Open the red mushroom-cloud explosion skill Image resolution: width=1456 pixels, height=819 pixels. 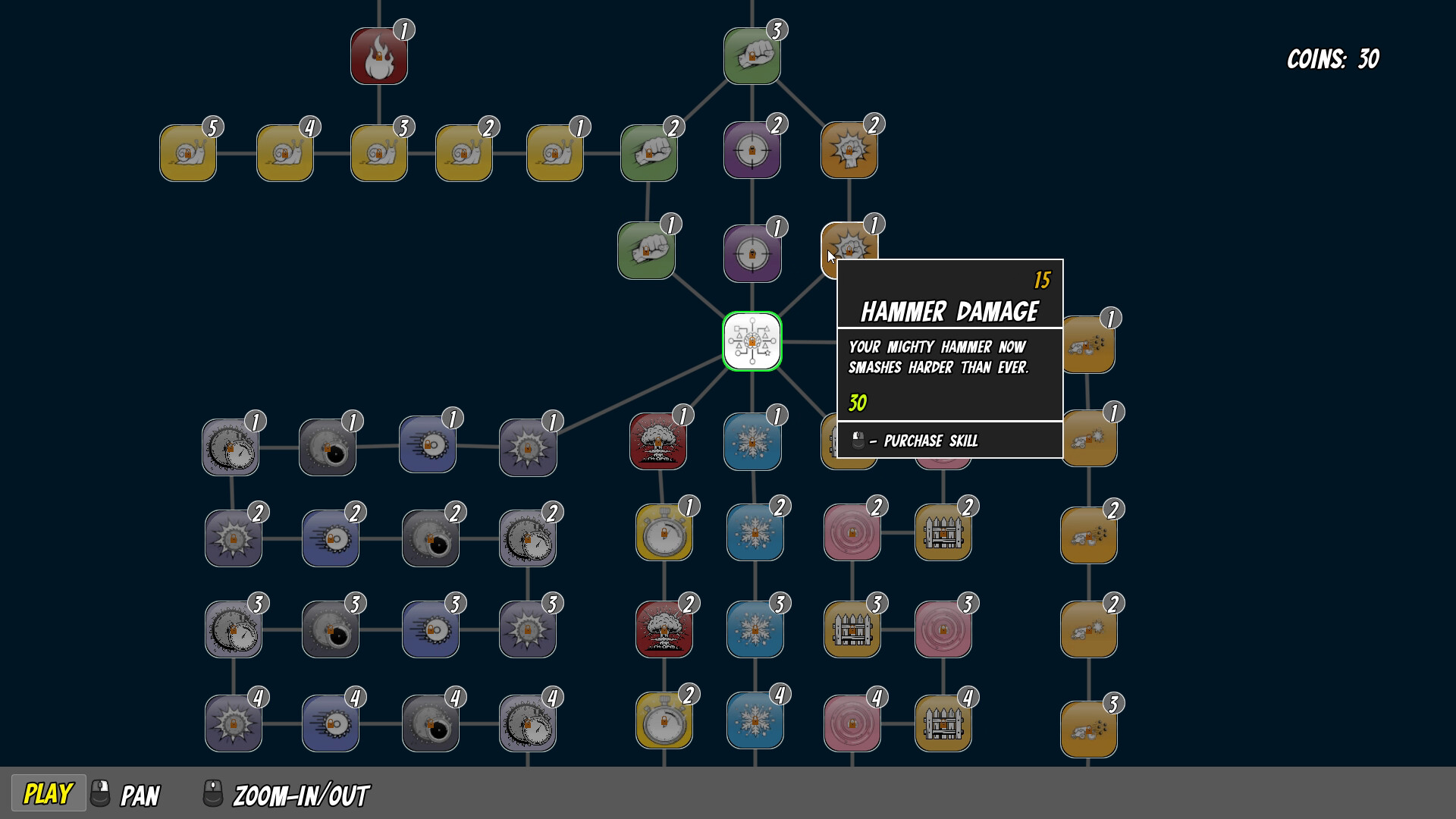657,441
